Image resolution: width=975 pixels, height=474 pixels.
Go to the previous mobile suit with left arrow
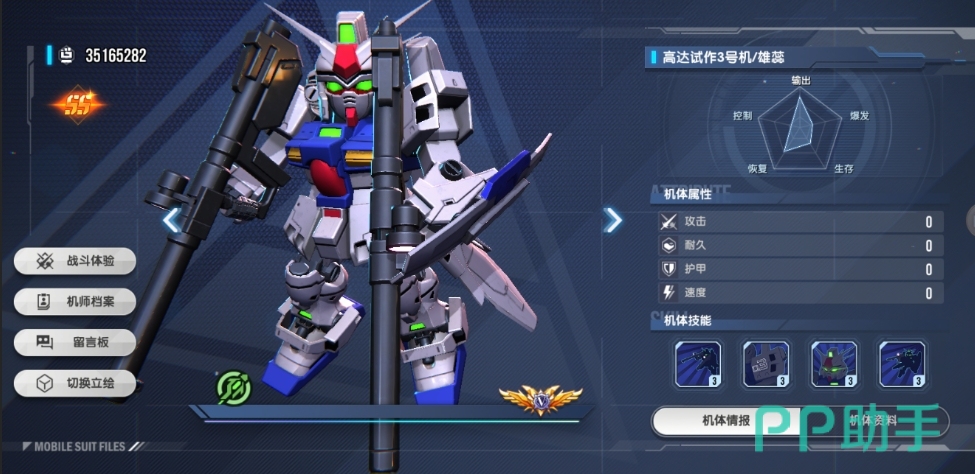point(172,220)
